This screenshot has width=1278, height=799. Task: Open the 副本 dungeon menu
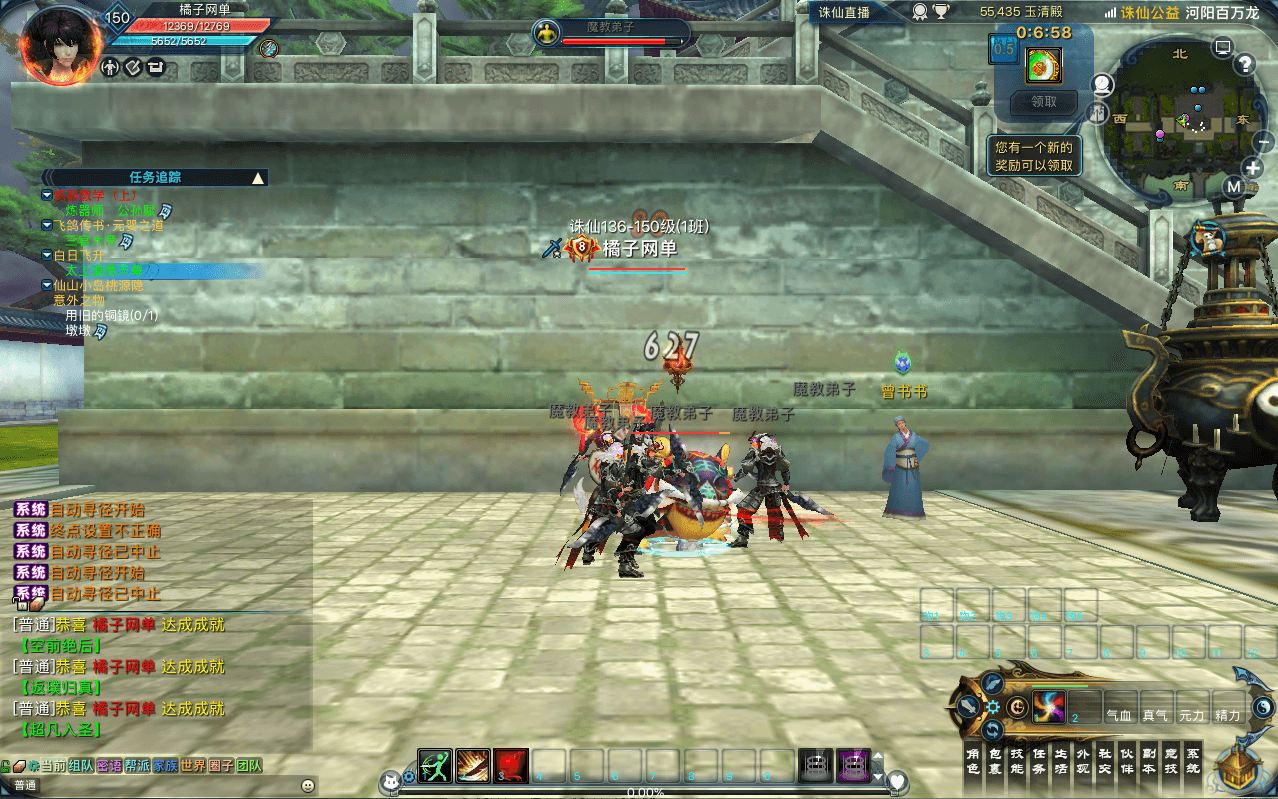pos(1149,761)
